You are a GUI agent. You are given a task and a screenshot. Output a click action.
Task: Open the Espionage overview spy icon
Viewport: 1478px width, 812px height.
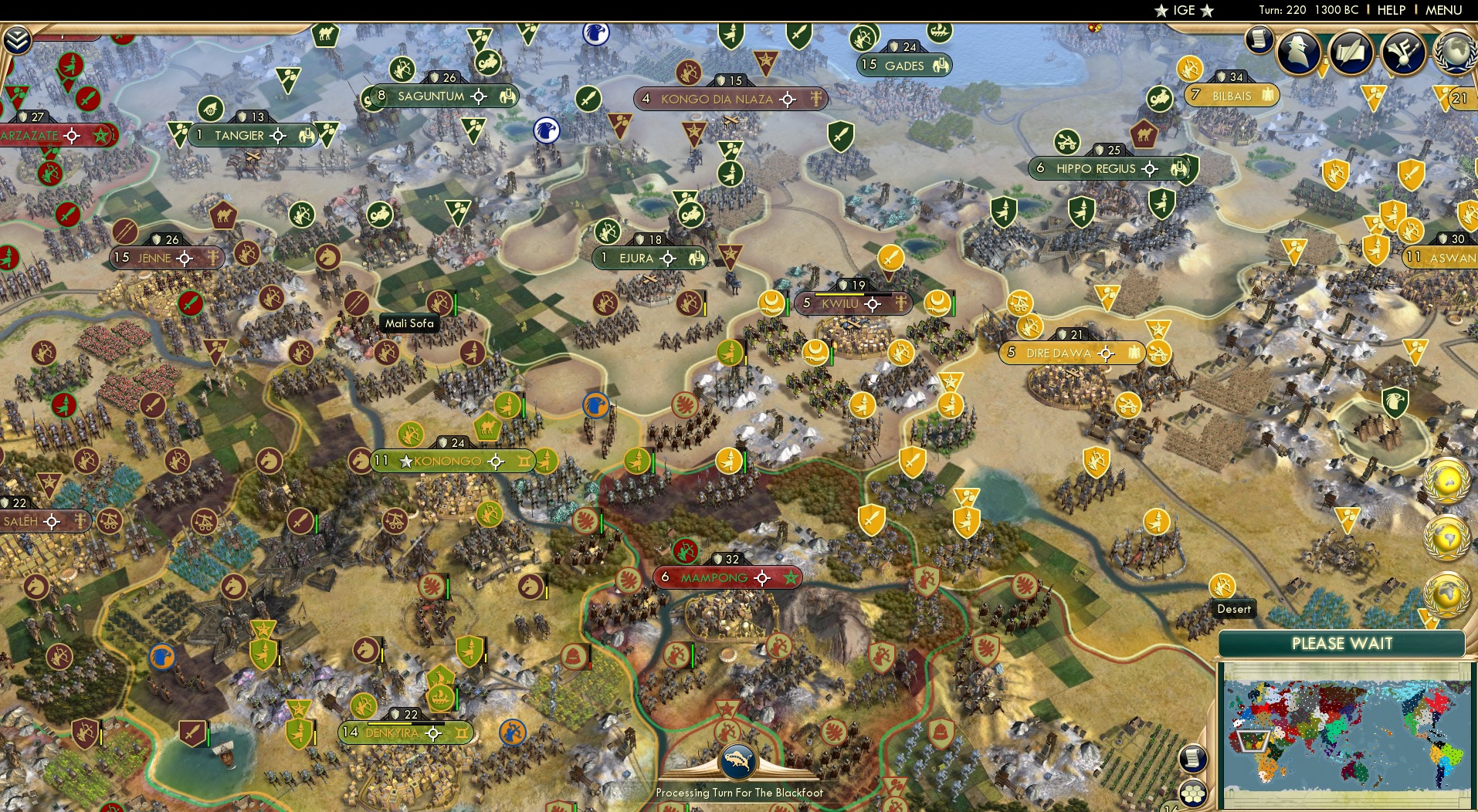tap(1300, 52)
